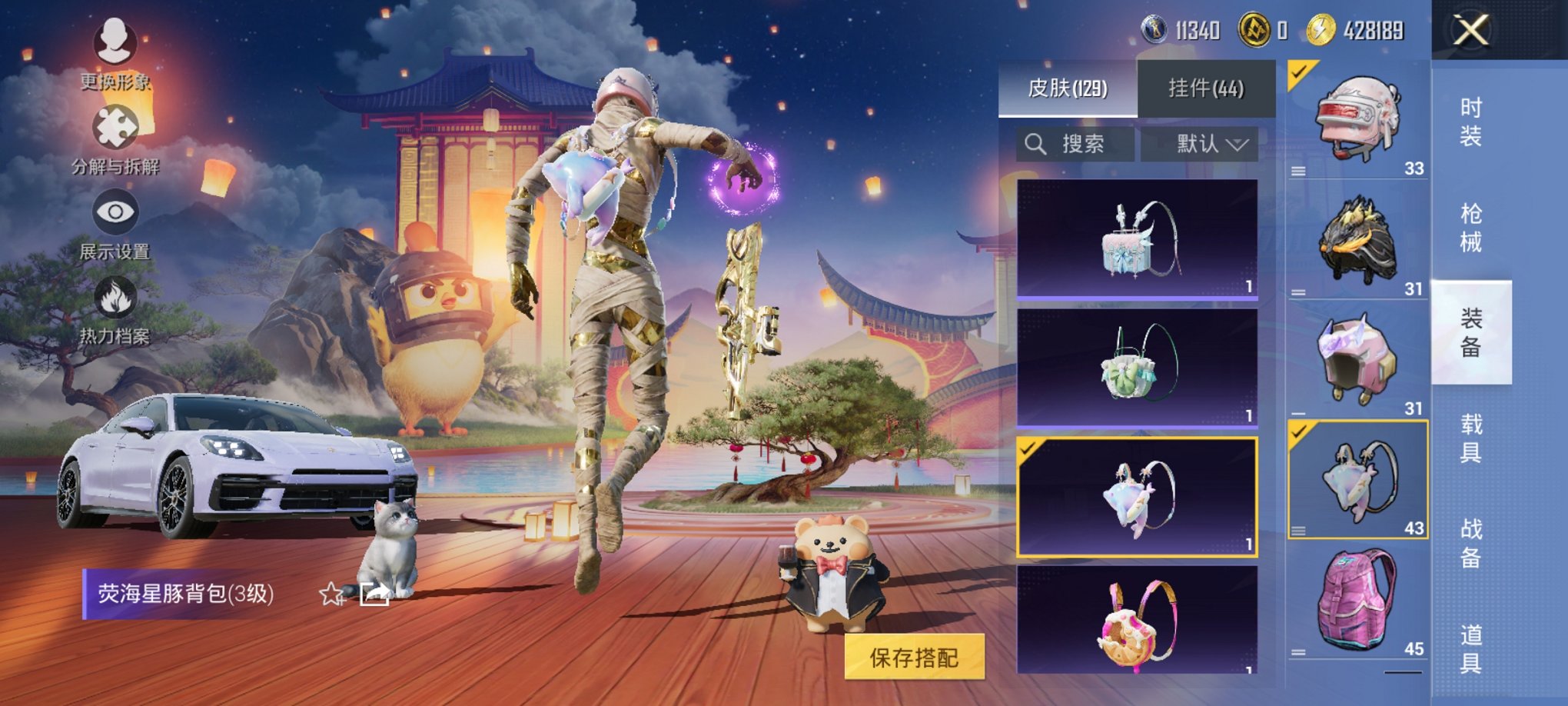This screenshot has height=706, width=1568.
Task: Switch to the 挂件(44) tab
Action: 1205,88
